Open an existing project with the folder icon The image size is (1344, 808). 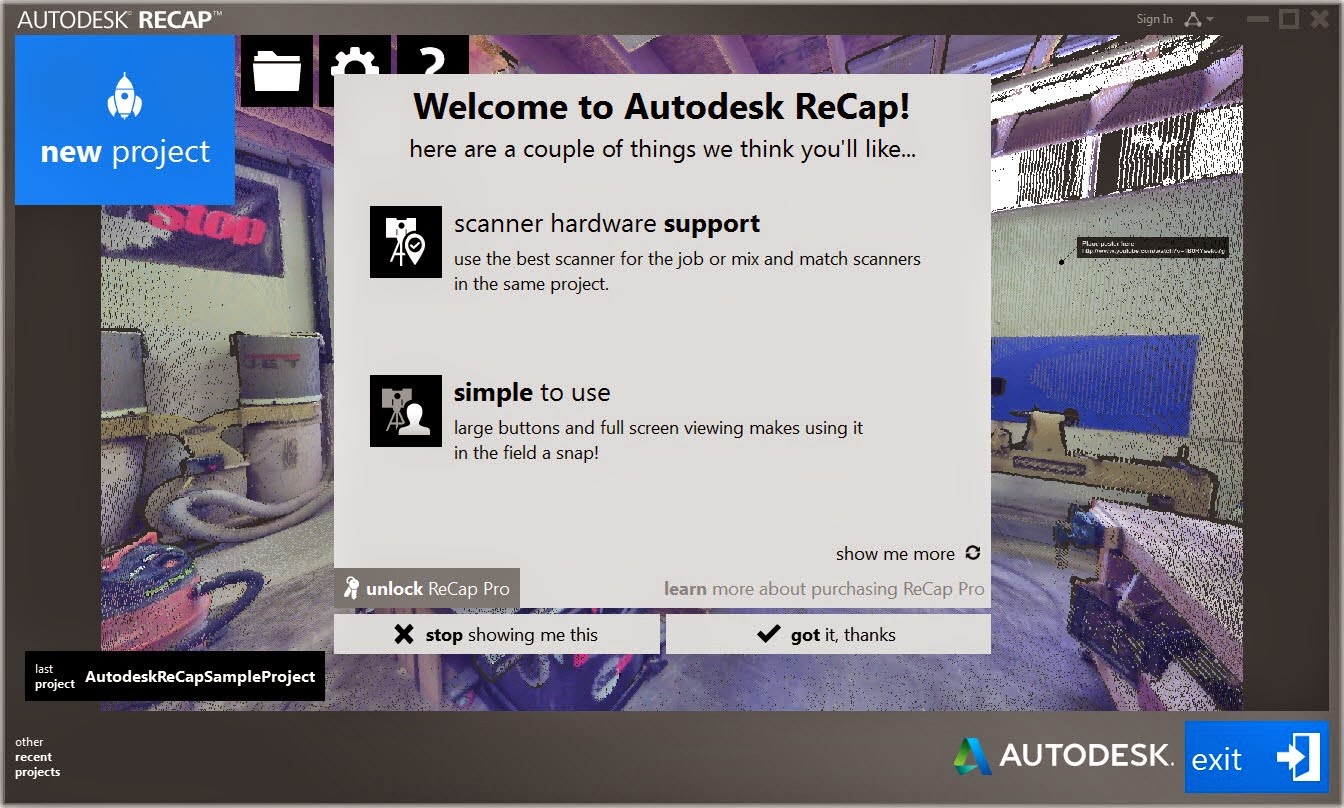click(277, 70)
